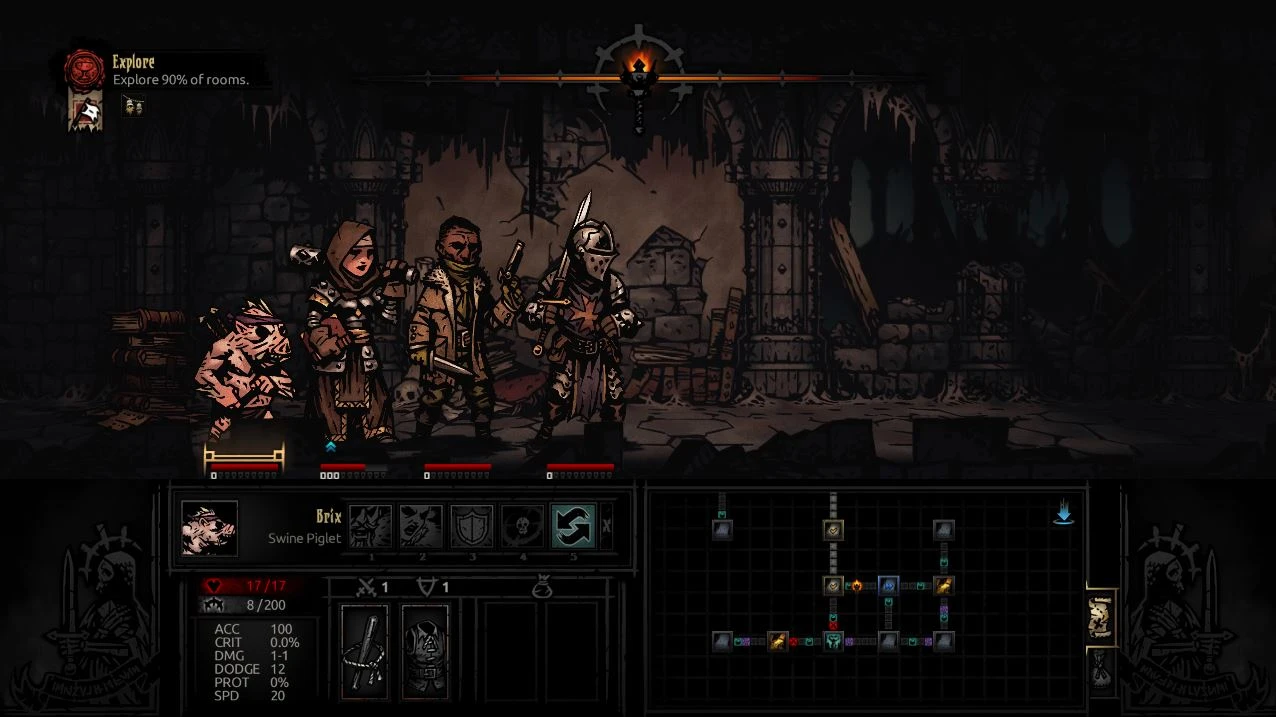
Task: Select the club weapon equipment slot
Action: pyautogui.click(x=364, y=651)
